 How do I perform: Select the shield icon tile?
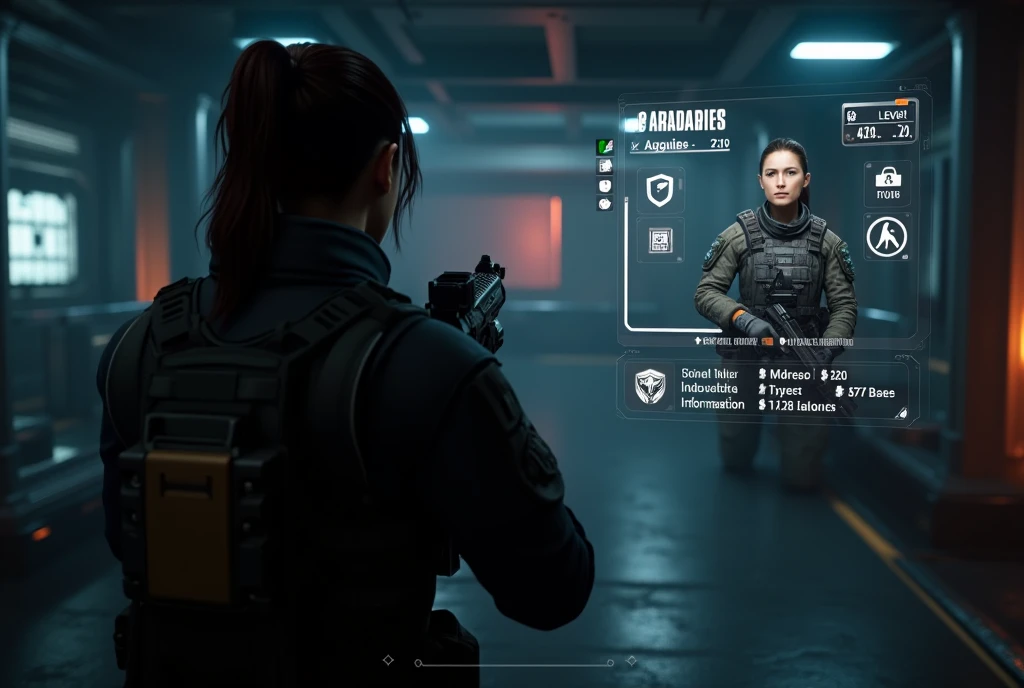(x=659, y=191)
